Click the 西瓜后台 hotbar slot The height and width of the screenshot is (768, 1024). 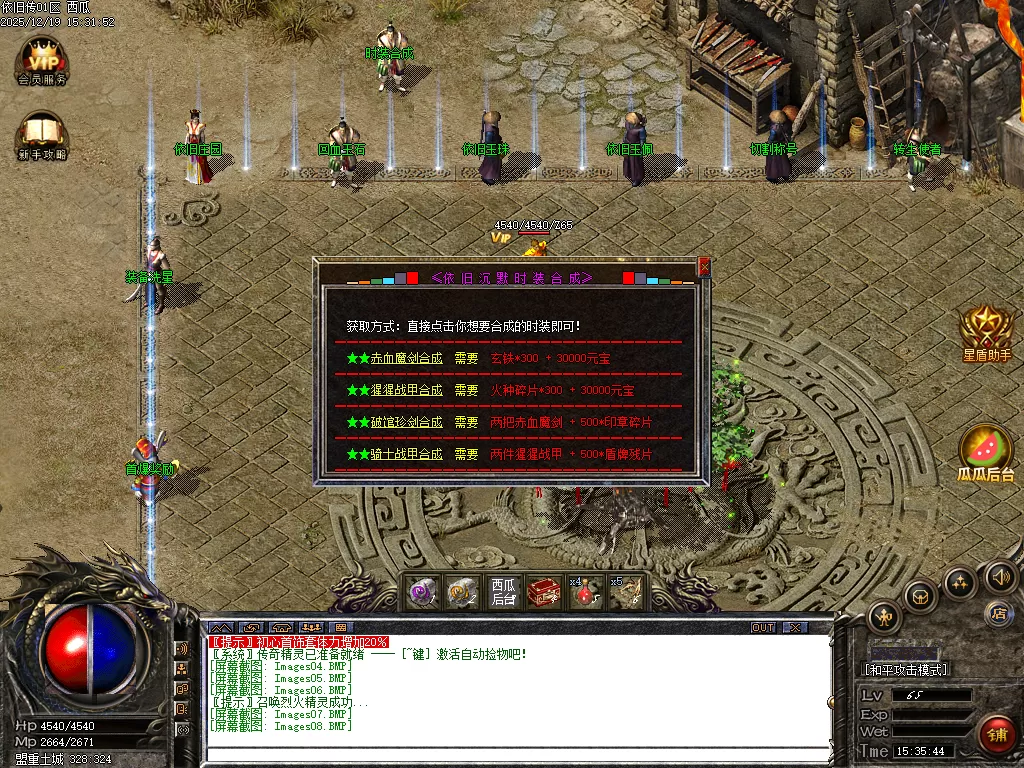click(x=503, y=592)
